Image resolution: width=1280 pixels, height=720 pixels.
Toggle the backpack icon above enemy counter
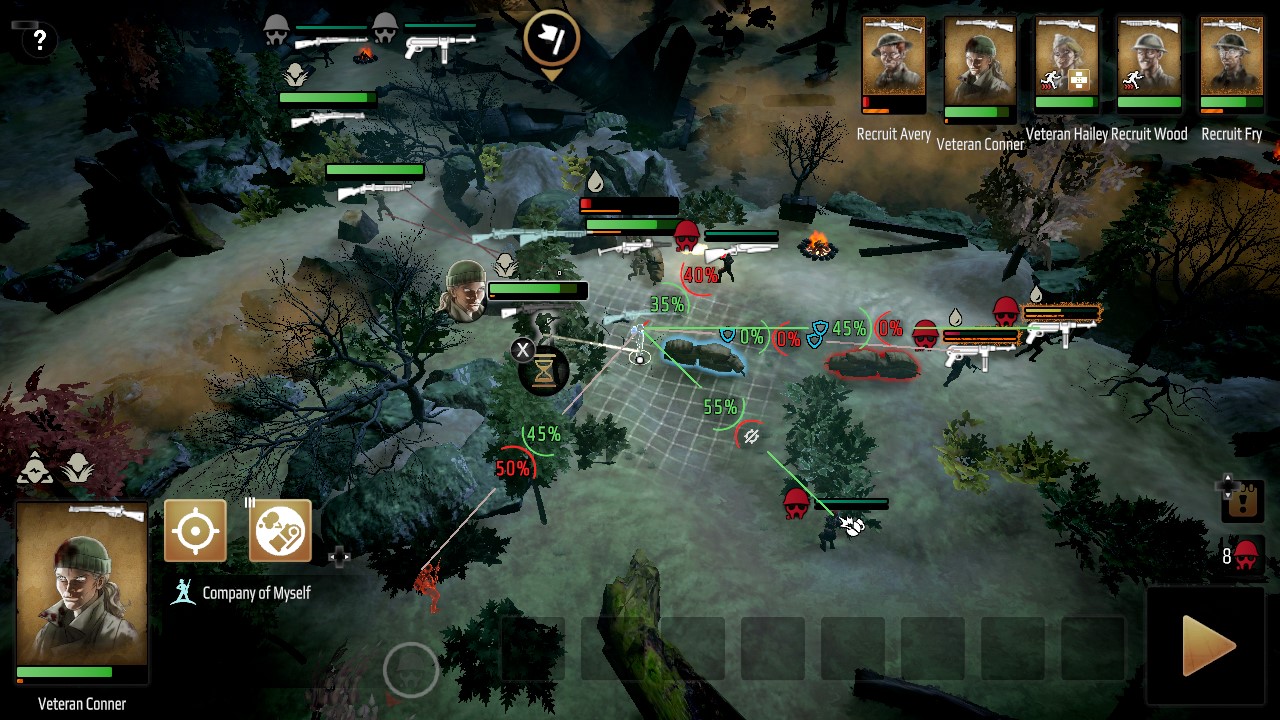click(x=1243, y=501)
